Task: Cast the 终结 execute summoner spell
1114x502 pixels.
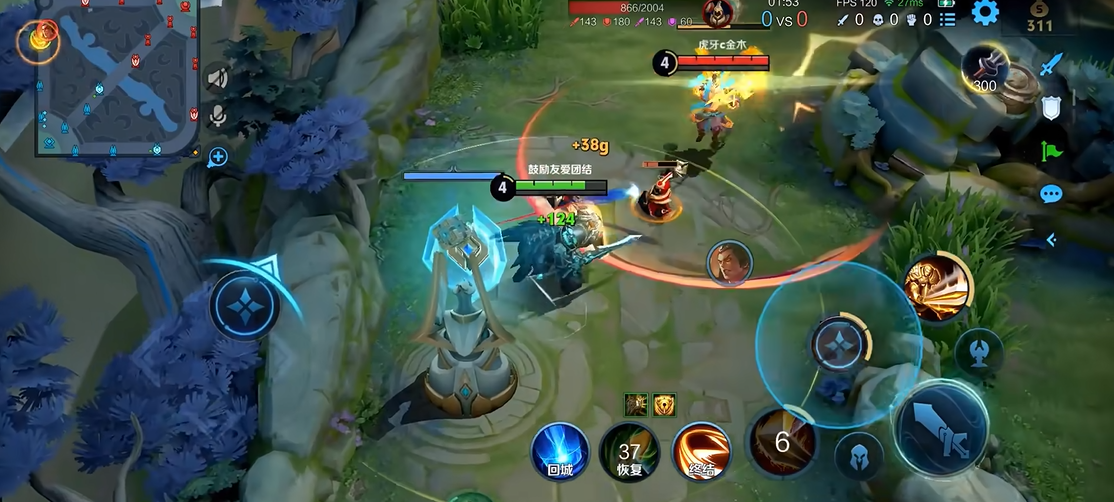Action: [700, 451]
